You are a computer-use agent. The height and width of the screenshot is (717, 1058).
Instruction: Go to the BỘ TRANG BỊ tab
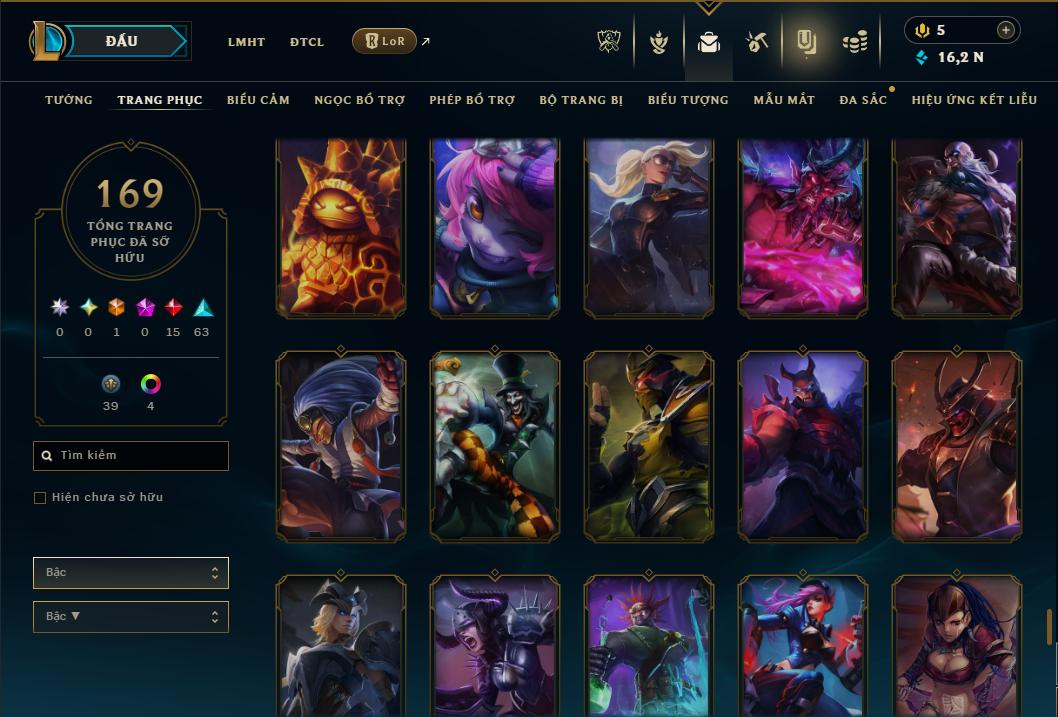point(581,100)
